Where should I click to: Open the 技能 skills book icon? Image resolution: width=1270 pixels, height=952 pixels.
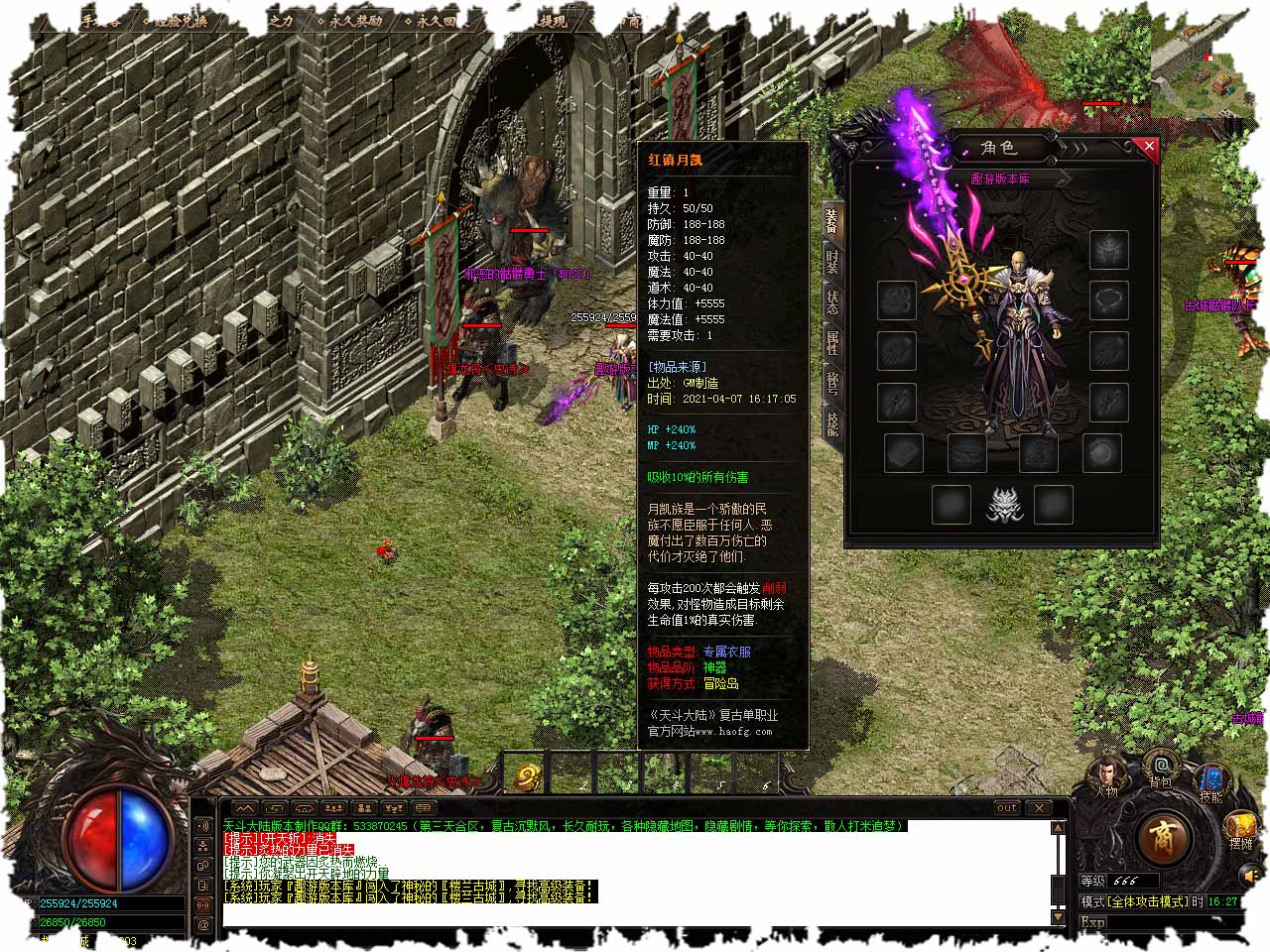tap(1211, 780)
